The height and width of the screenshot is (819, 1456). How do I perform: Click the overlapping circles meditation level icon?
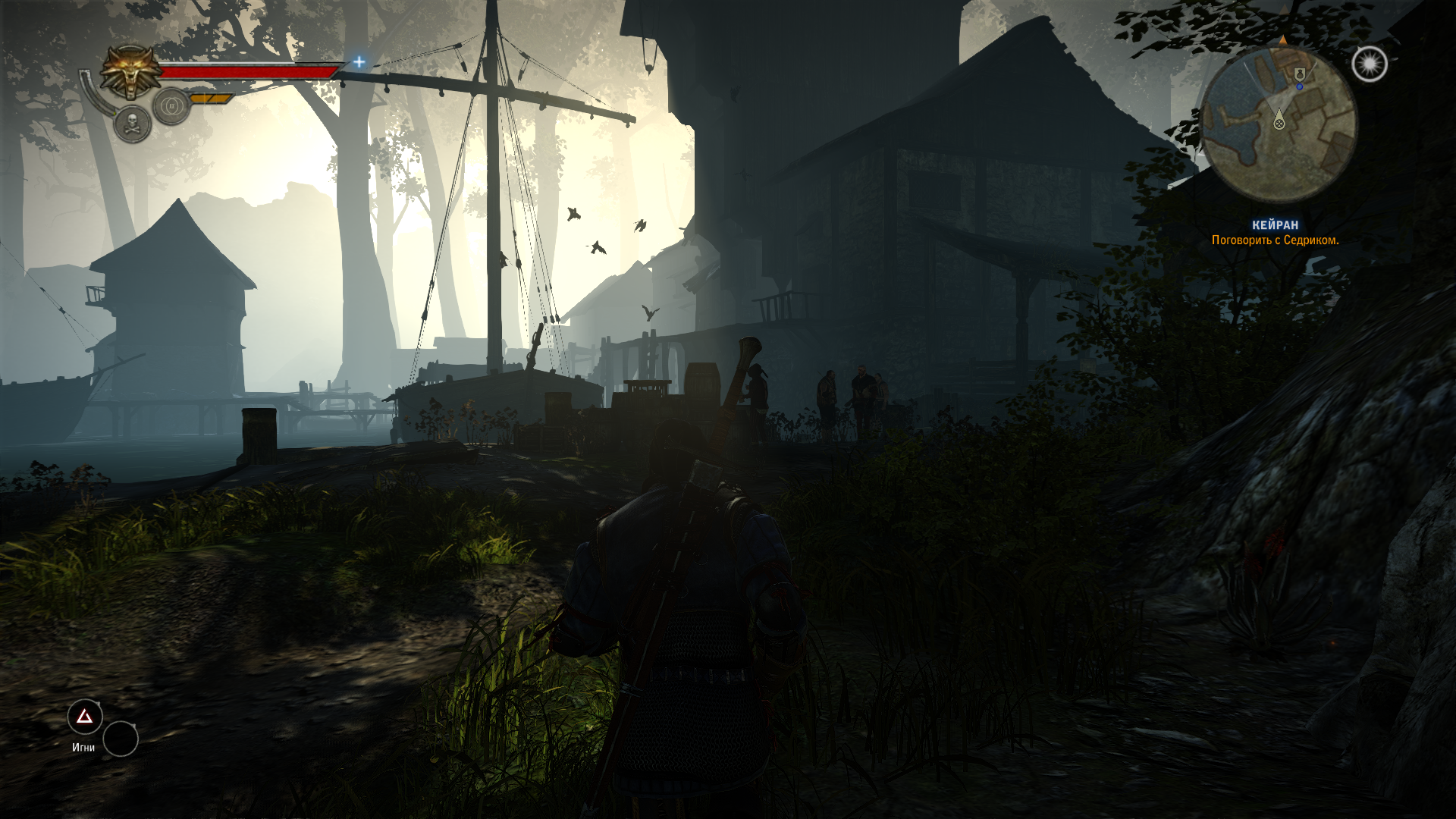171,105
